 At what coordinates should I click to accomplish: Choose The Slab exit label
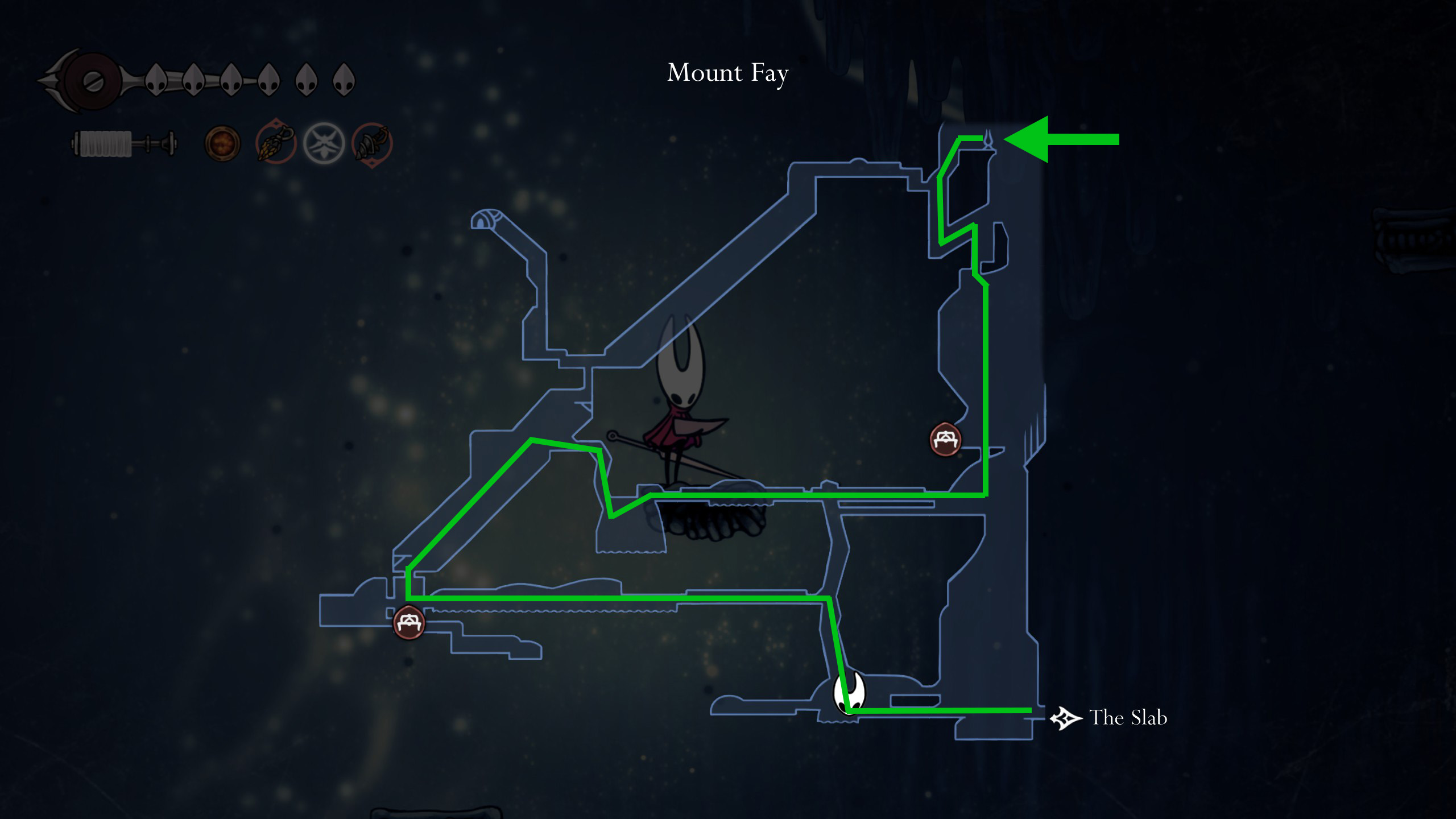tap(1127, 718)
